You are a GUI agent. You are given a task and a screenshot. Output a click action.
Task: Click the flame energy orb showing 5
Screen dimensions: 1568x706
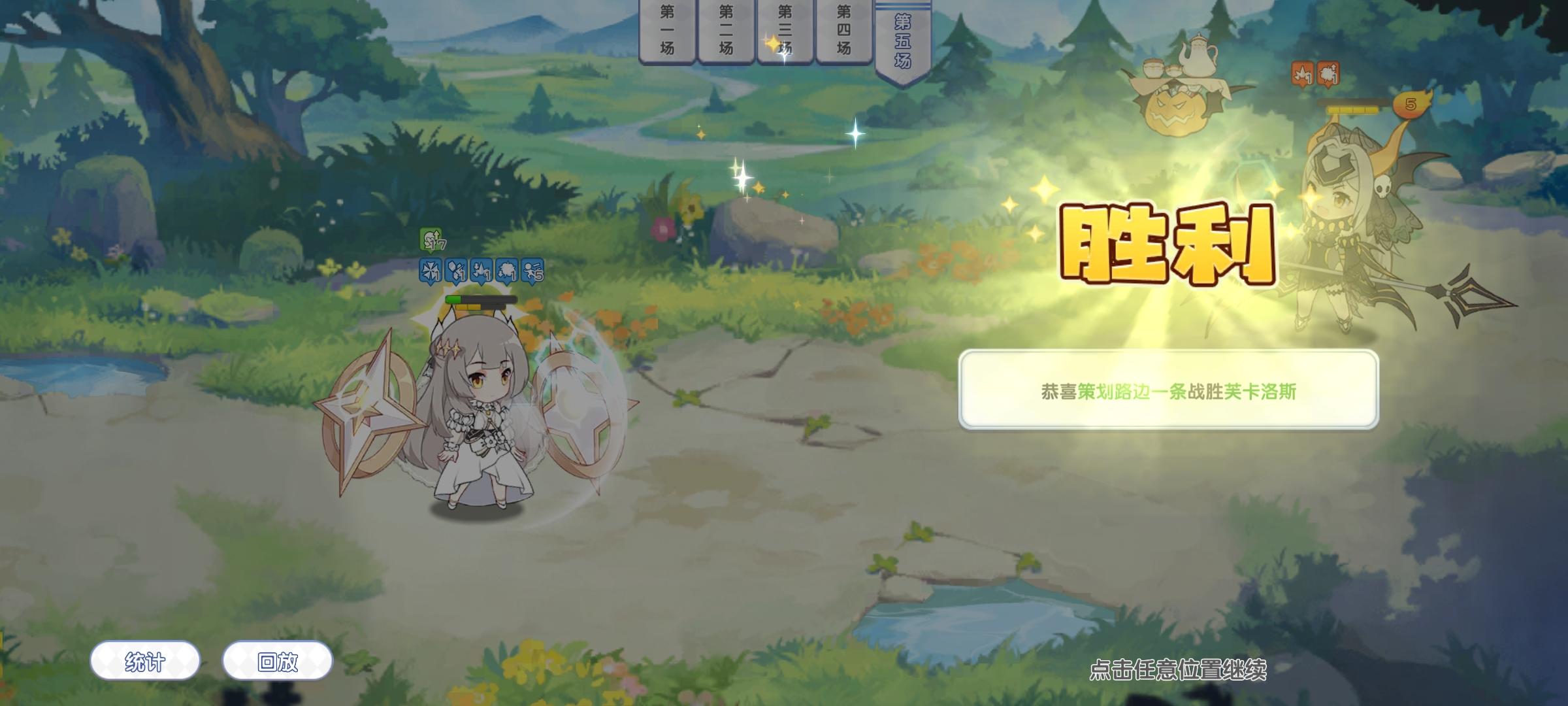coord(1411,103)
